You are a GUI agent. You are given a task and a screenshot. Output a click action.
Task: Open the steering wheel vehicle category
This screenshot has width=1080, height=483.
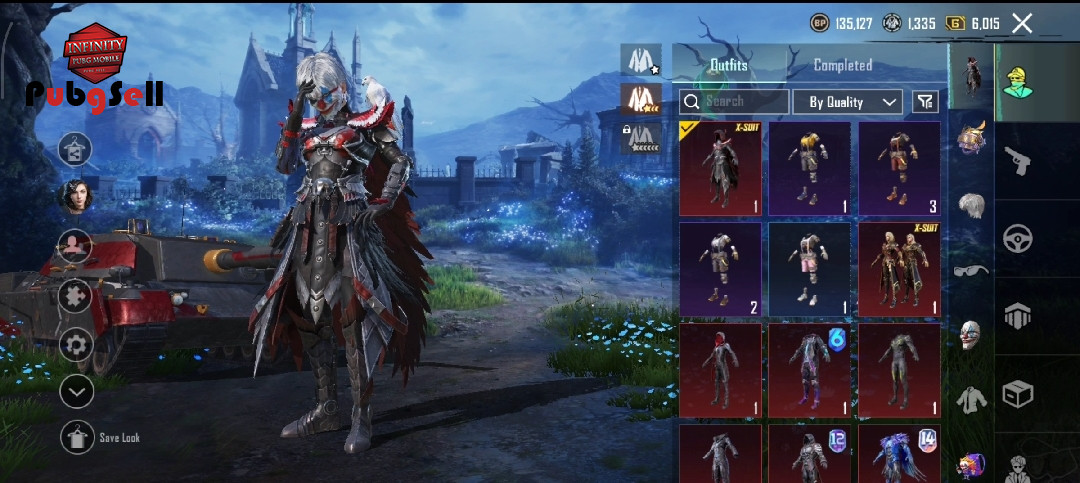1018,239
